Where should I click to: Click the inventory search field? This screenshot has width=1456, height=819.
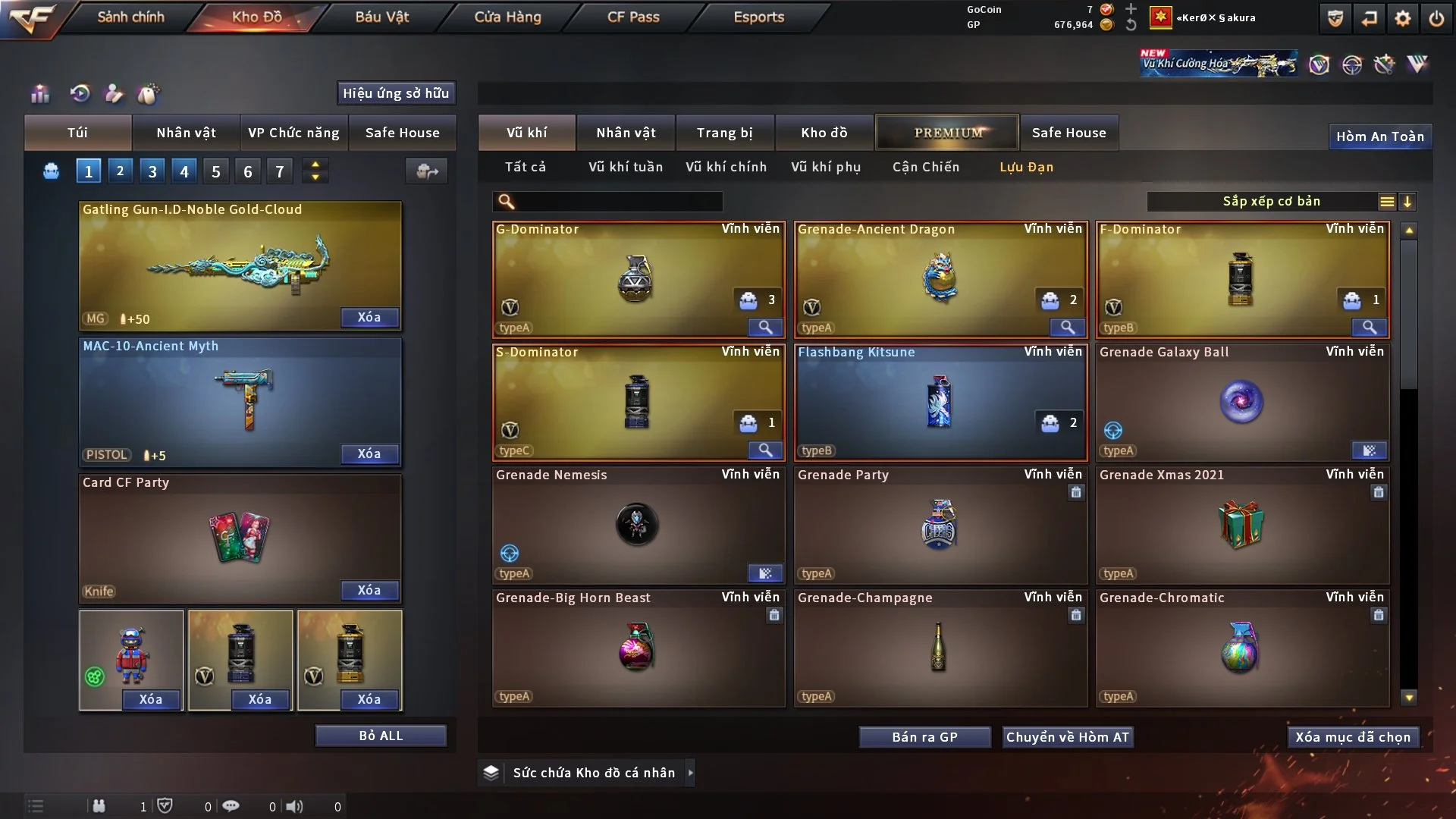tap(618, 201)
